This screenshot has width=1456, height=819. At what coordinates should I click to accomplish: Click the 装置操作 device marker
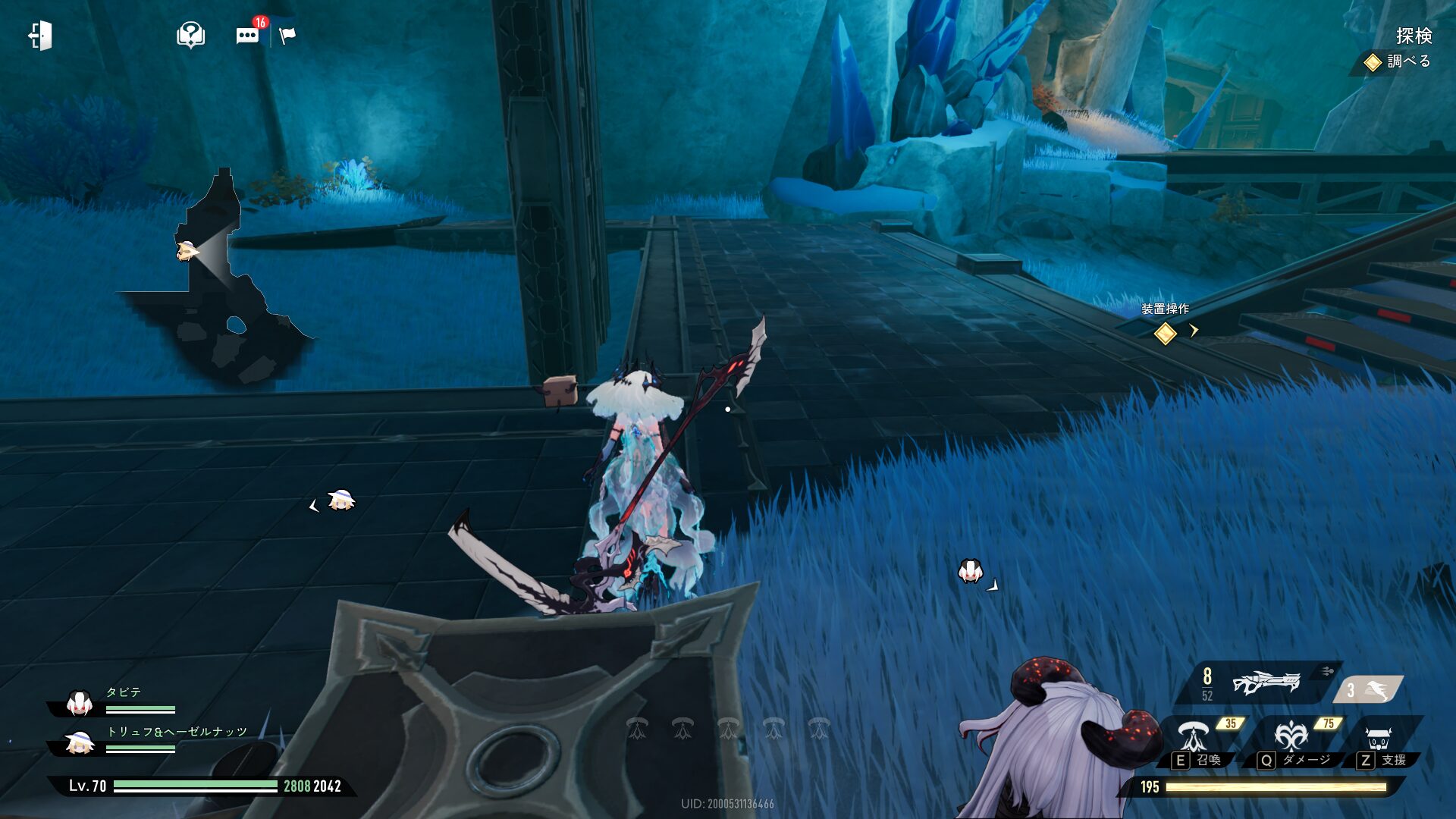click(1165, 332)
